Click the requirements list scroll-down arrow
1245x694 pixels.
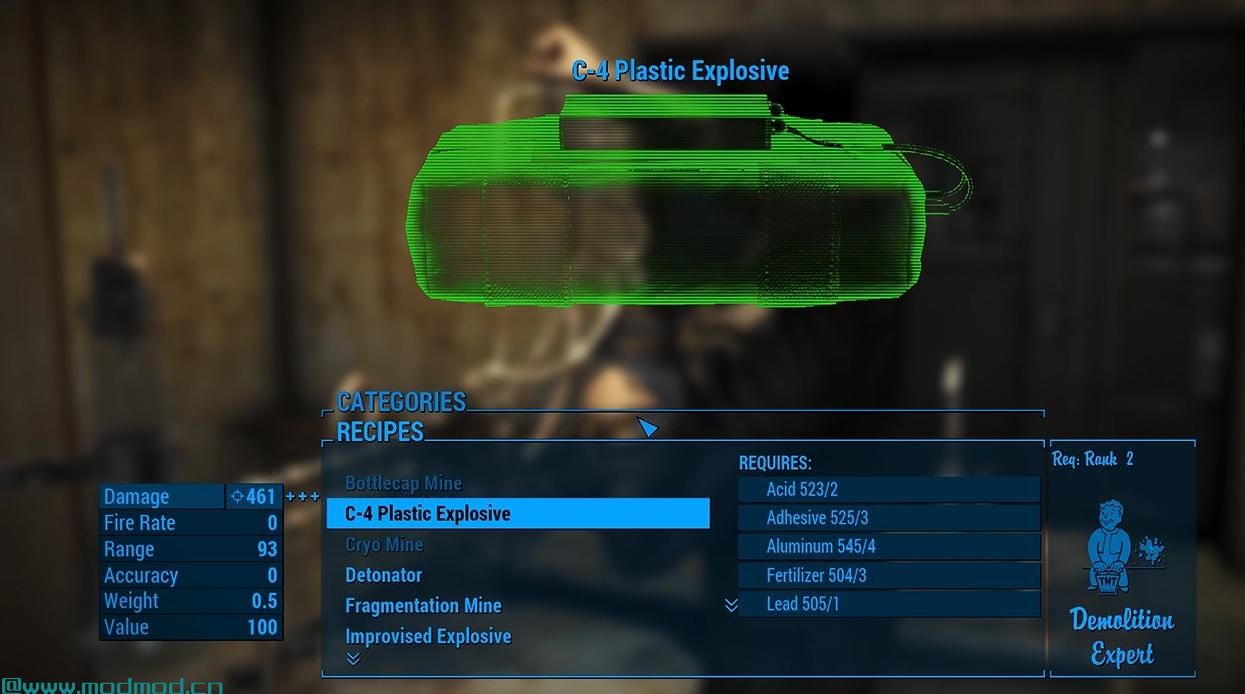pos(731,605)
